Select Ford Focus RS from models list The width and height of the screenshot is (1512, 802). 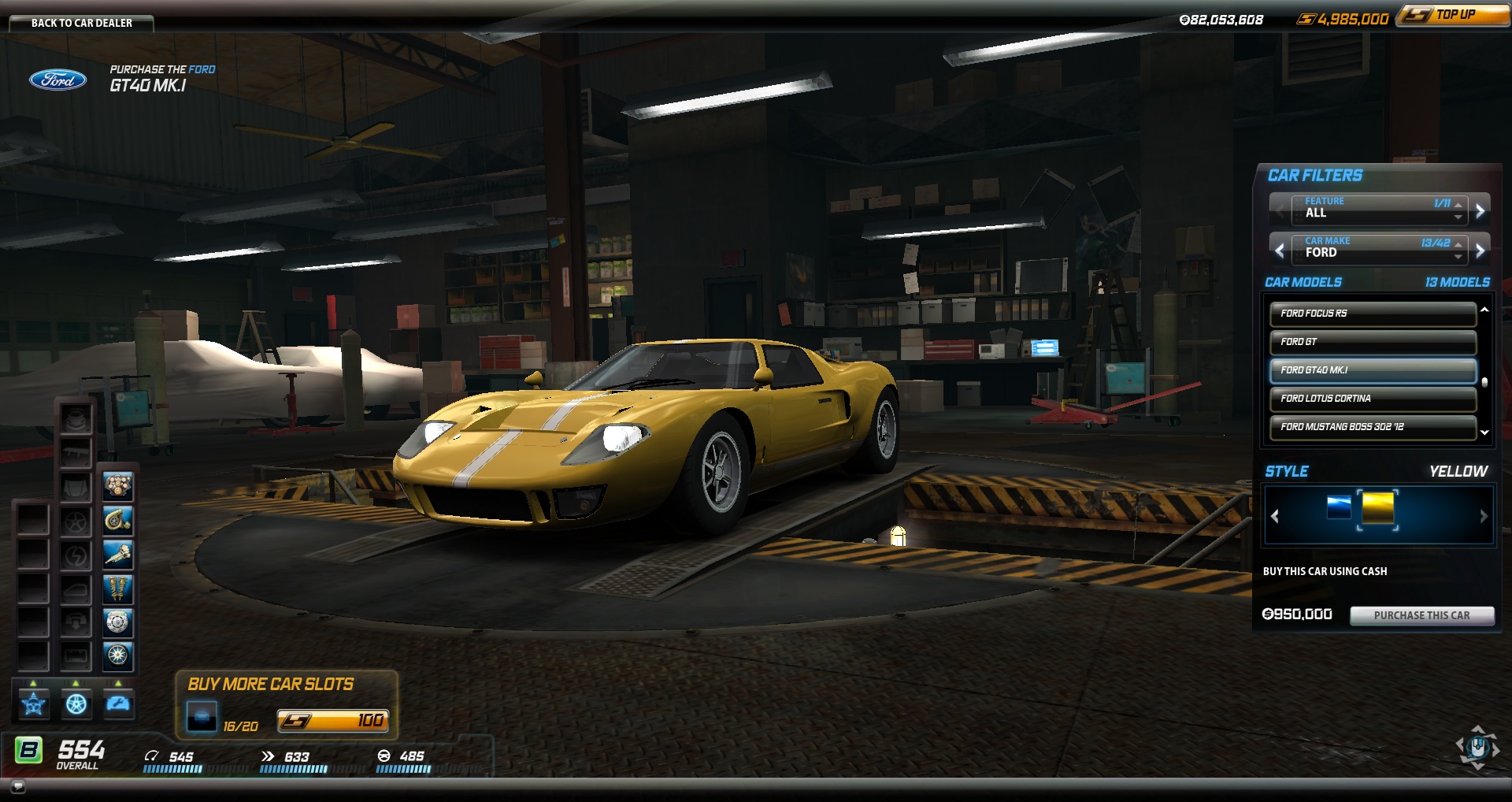(1372, 314)
